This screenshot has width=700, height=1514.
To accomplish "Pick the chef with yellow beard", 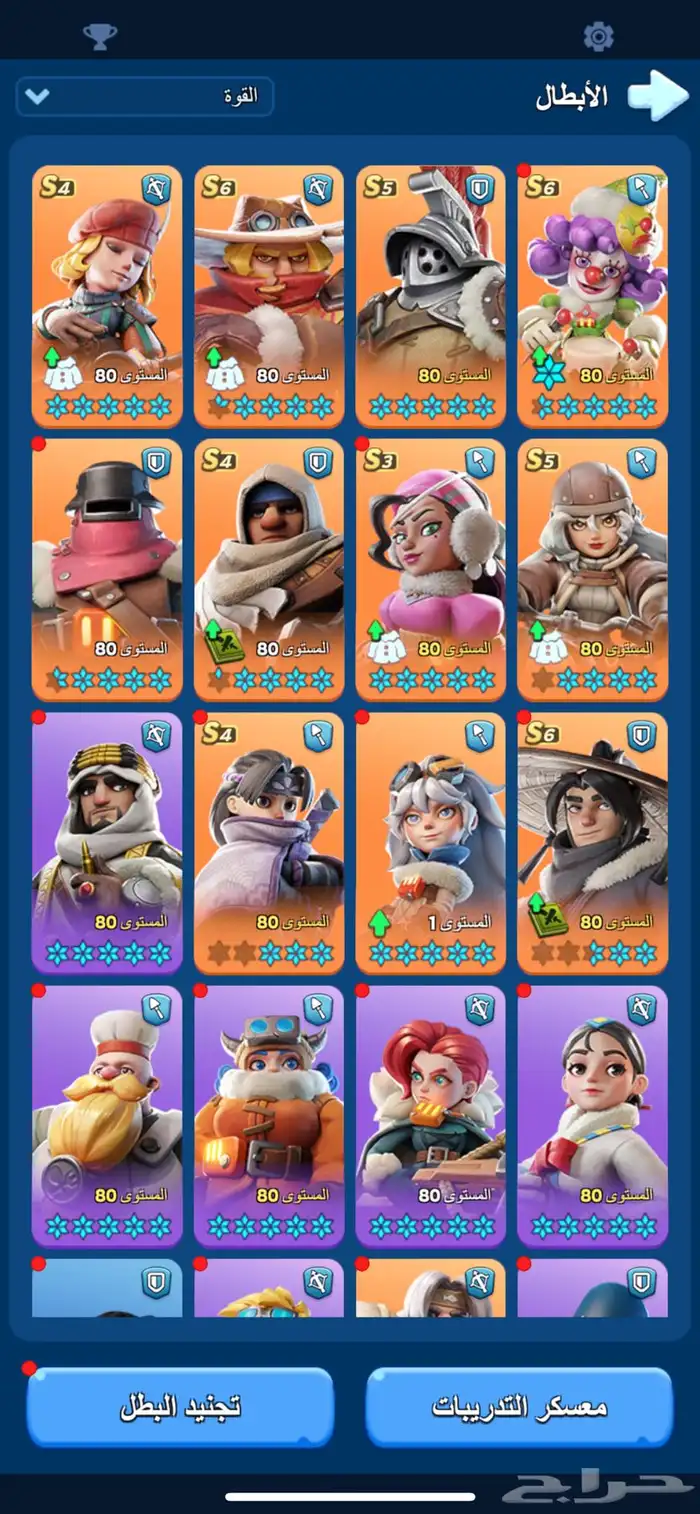I will [107, 1115].
